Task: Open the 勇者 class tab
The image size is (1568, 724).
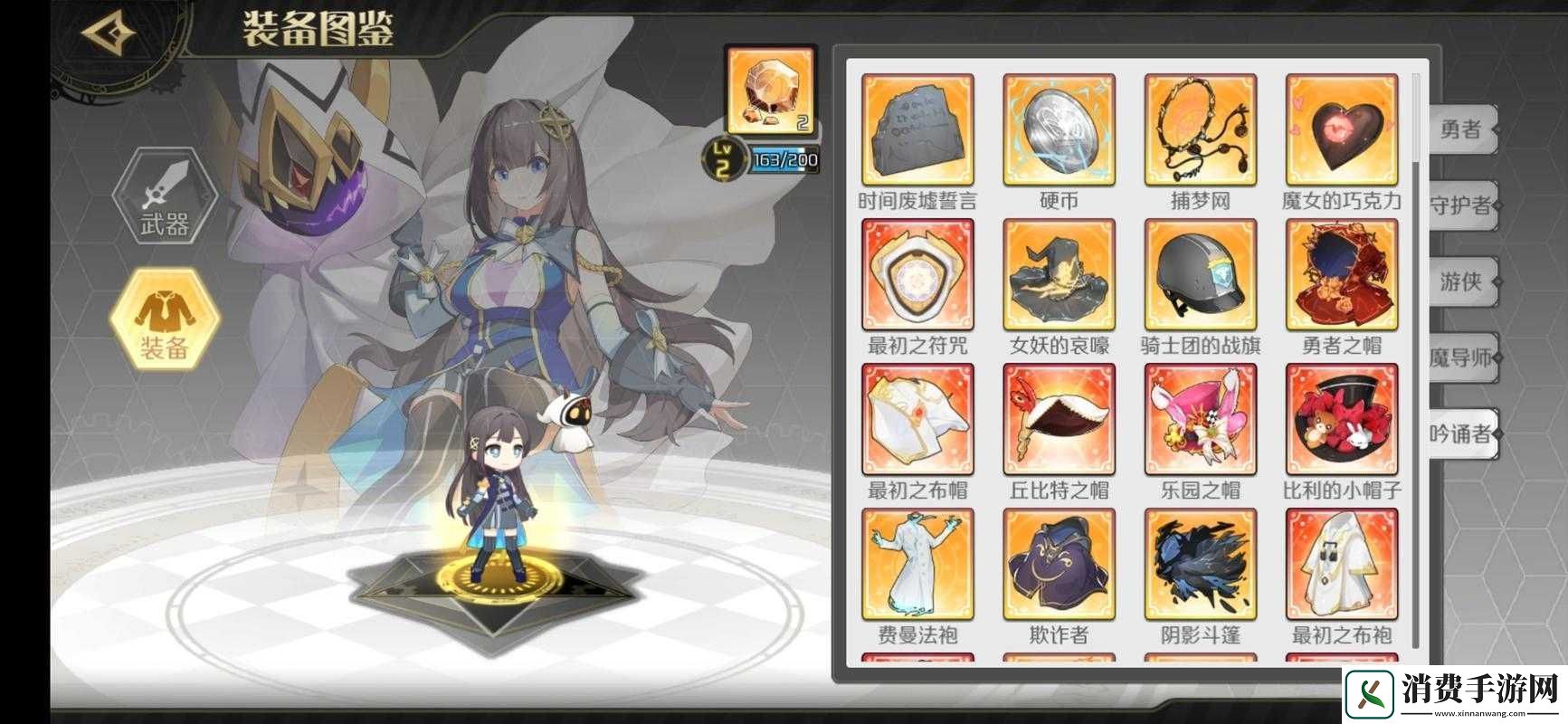Action: pos(1460,130)
